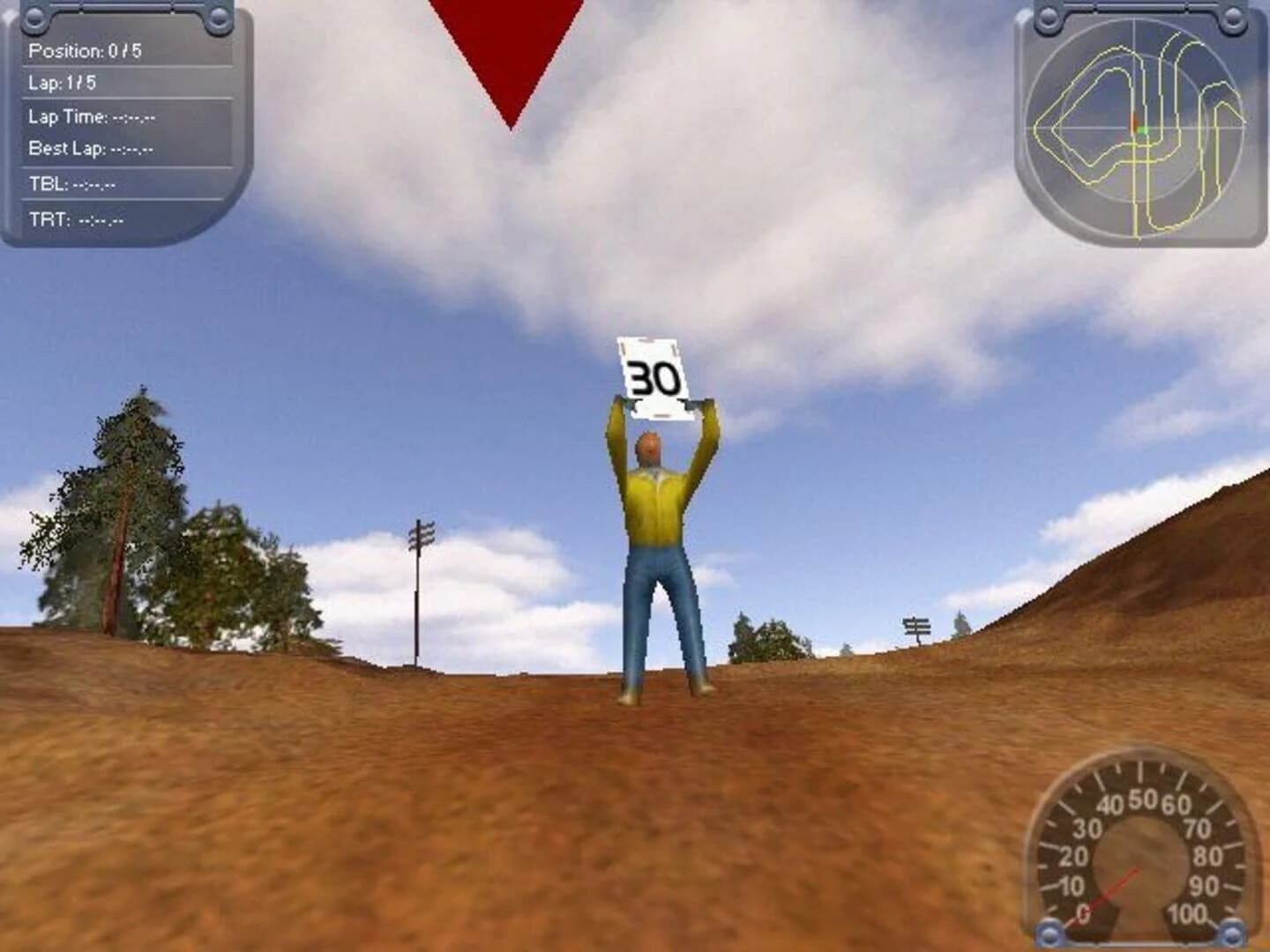Click the green player marker on the minimap
The height and width of the screenshot is (952, 1270).
tap(1144, 129)
